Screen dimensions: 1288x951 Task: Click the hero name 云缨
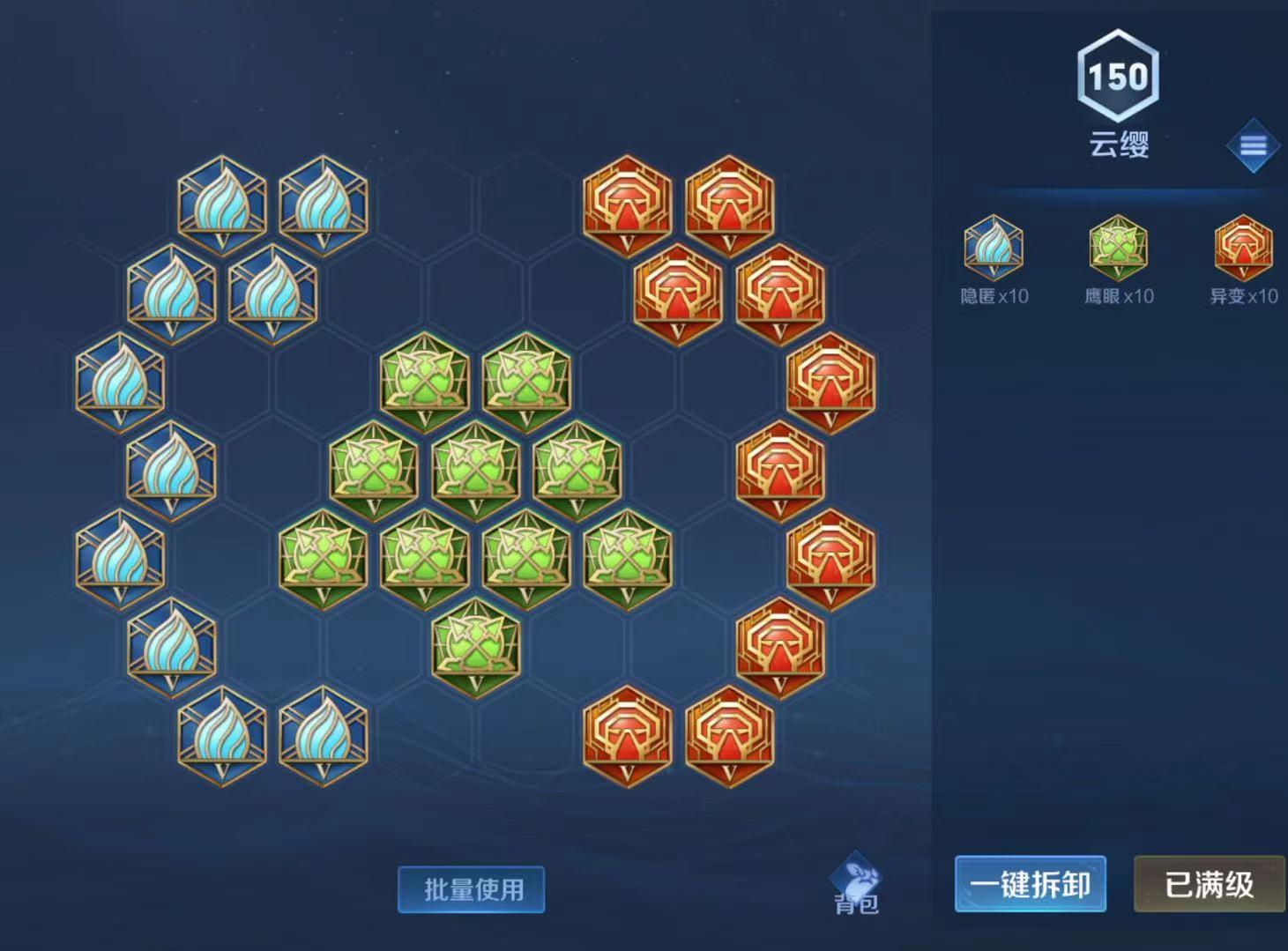click(x=1117, y=142)
